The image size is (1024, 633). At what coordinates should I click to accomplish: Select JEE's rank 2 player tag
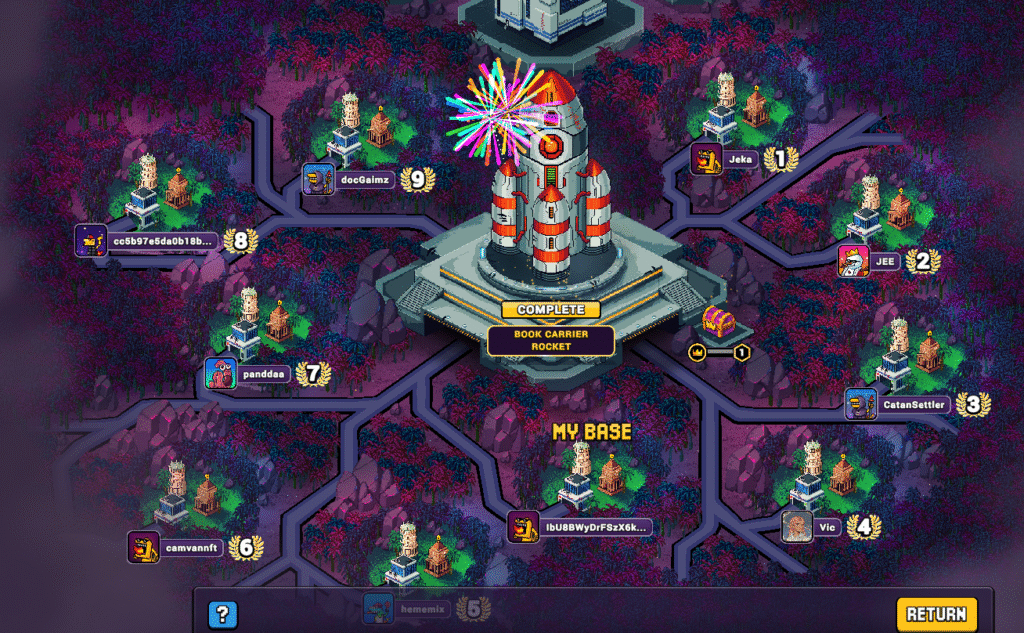(884, 262)
